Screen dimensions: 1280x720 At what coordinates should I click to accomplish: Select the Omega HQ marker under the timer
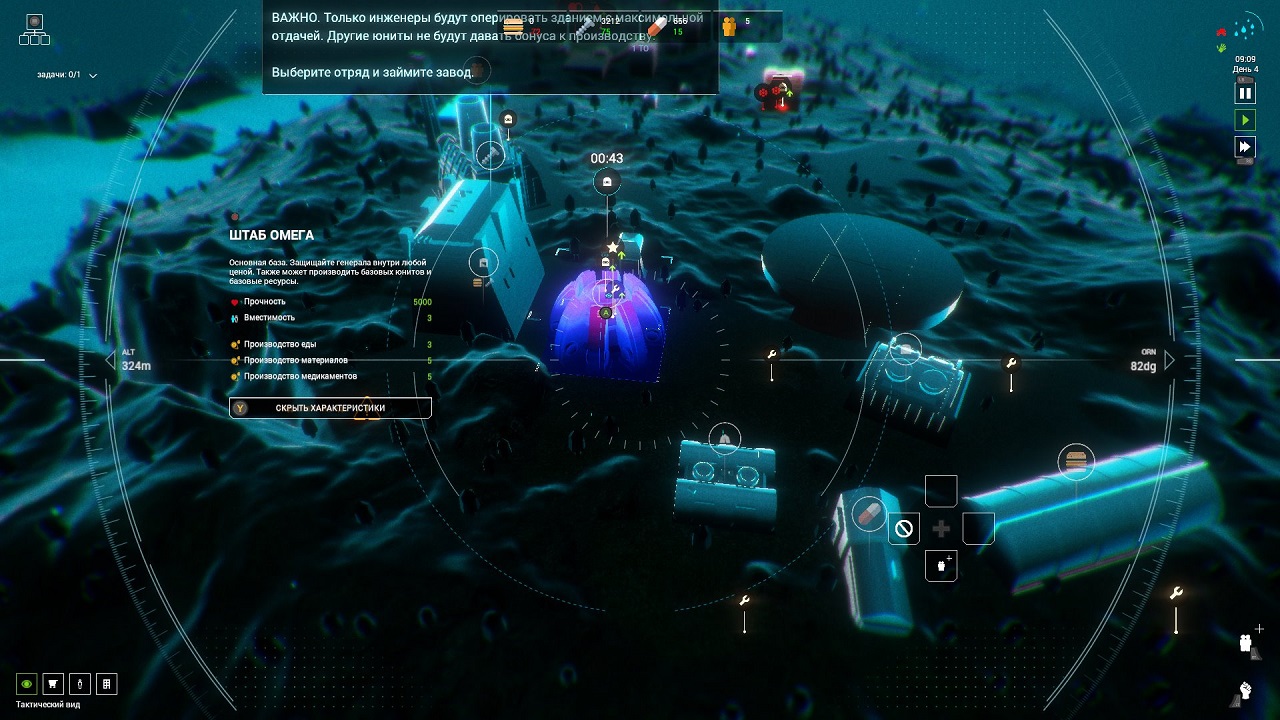pyautogui.click(x=606, y=183)
